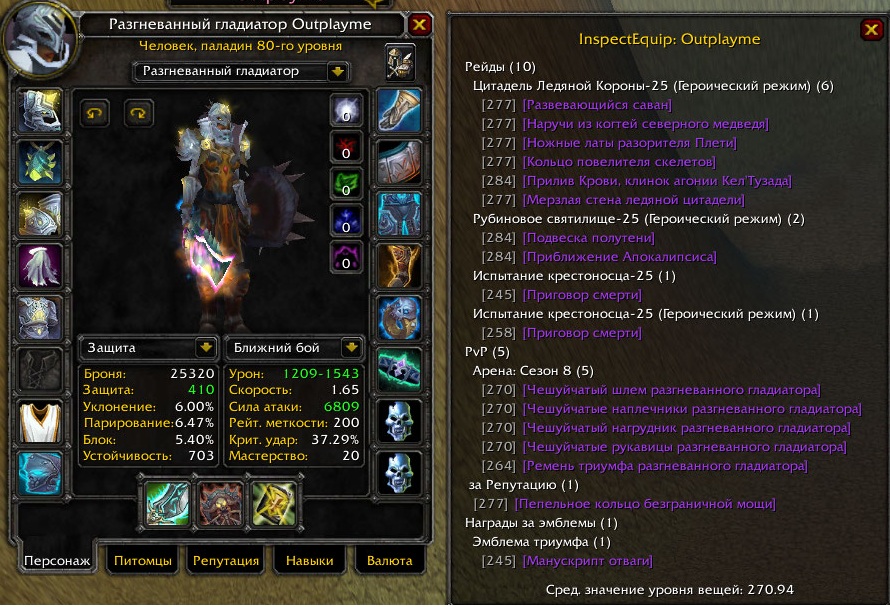This screenshot has width=890, height=607.
Task: Select the Валюта tab
Action: 389,561
